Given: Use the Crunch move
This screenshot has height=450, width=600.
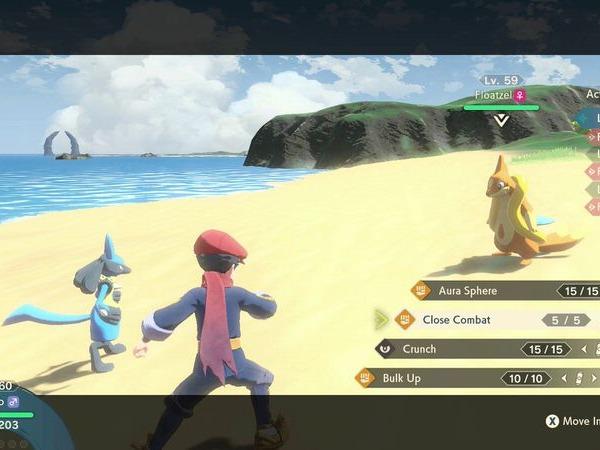Looking at the screenshot, I should point(460,349).
